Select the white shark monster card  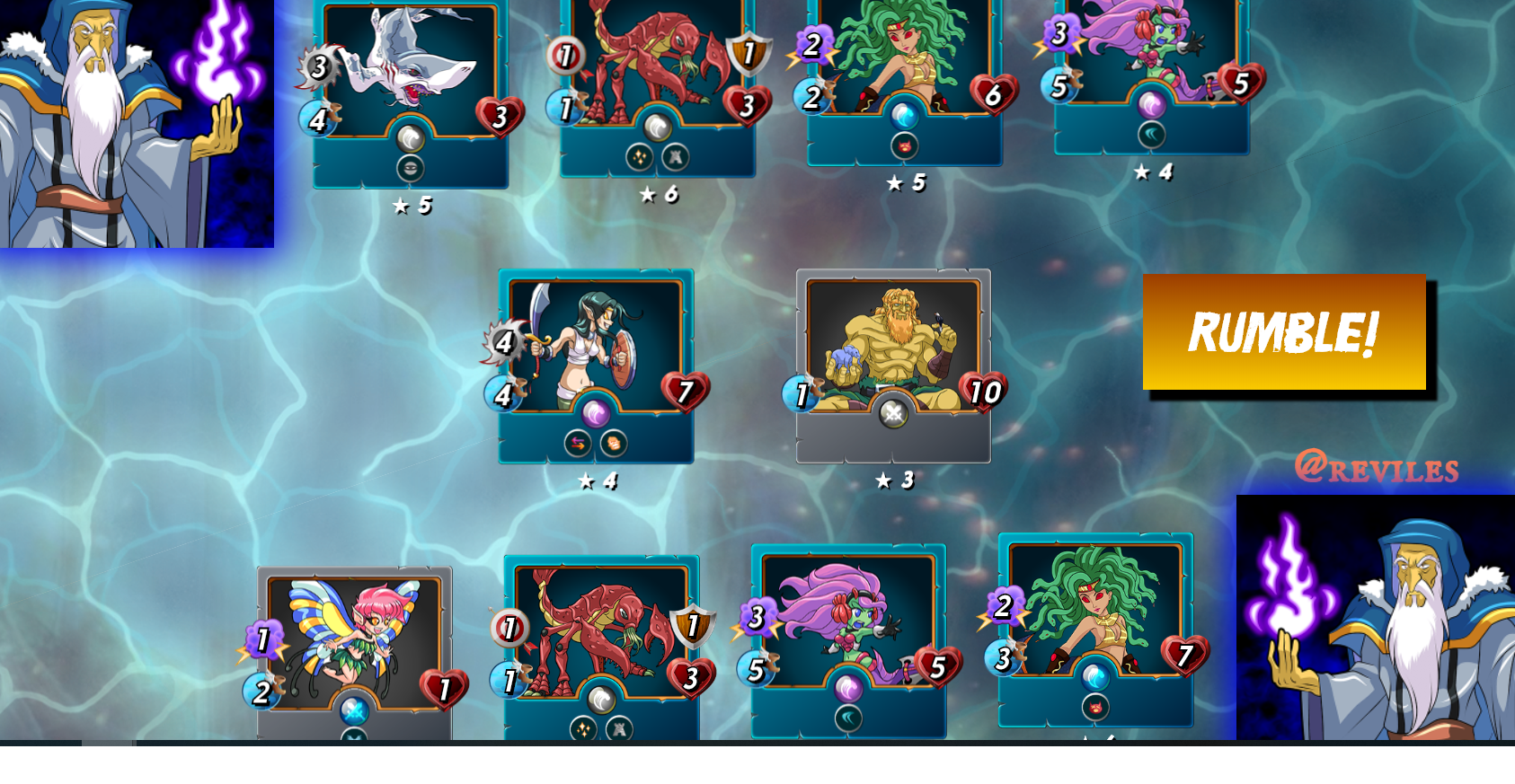pyautogui.click(x=411, y=90)
